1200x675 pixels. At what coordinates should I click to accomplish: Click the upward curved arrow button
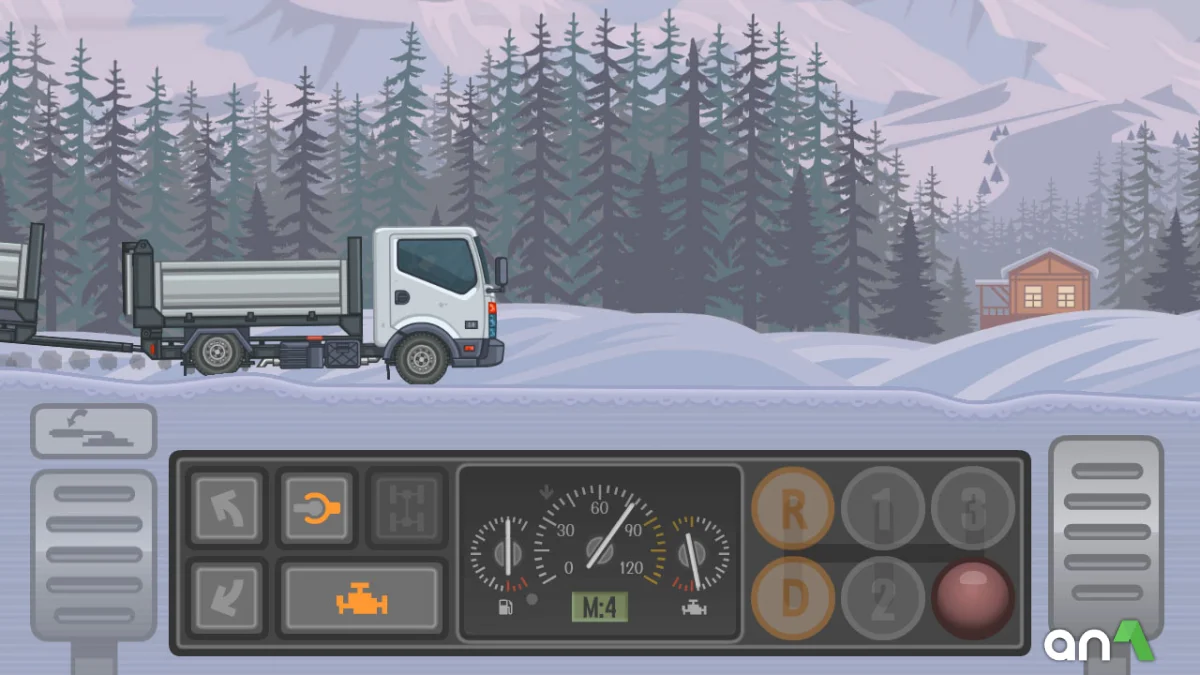click(x=228, y=508)
